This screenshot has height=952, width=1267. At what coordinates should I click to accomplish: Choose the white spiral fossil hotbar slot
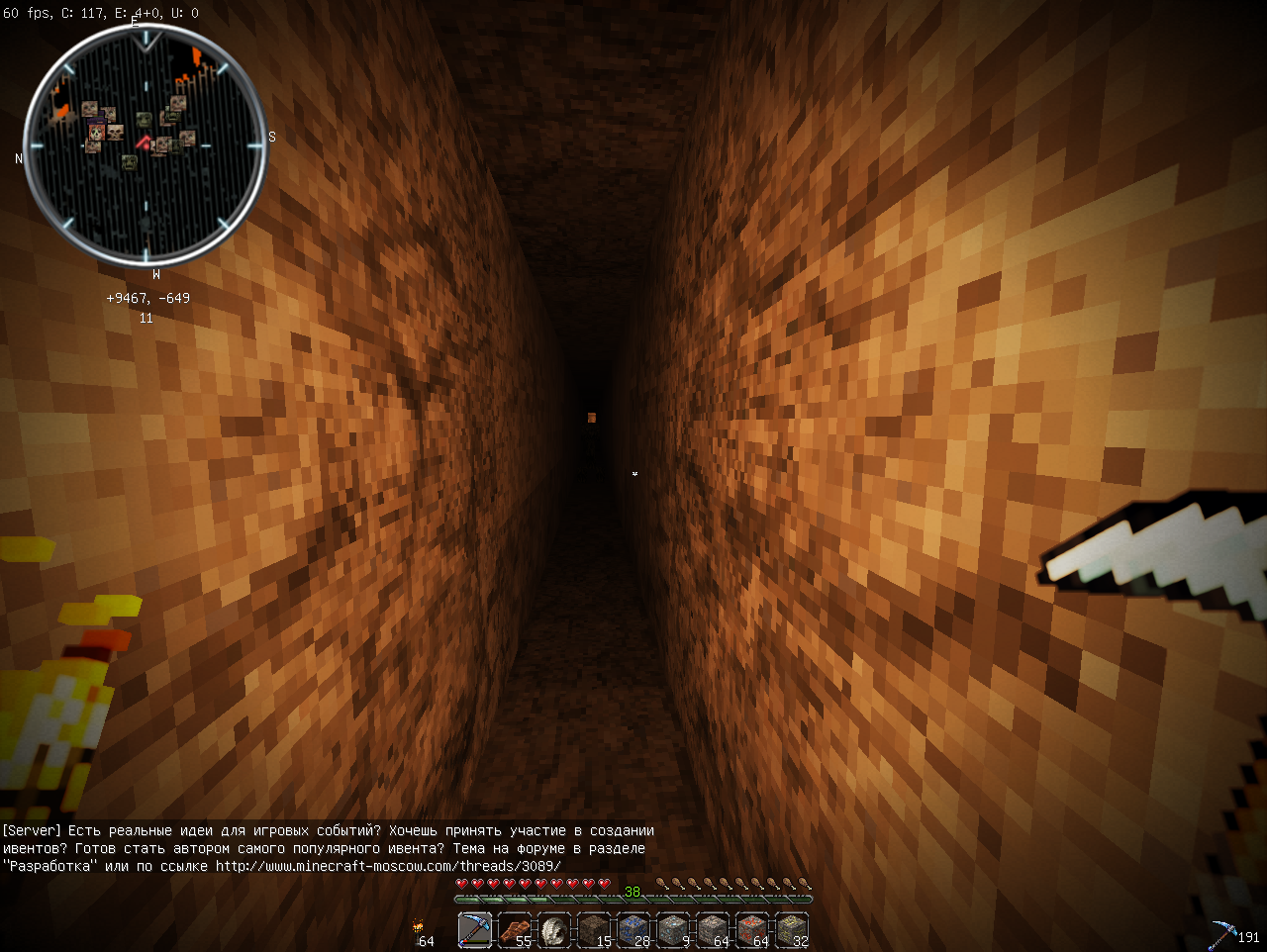[554, 930]
